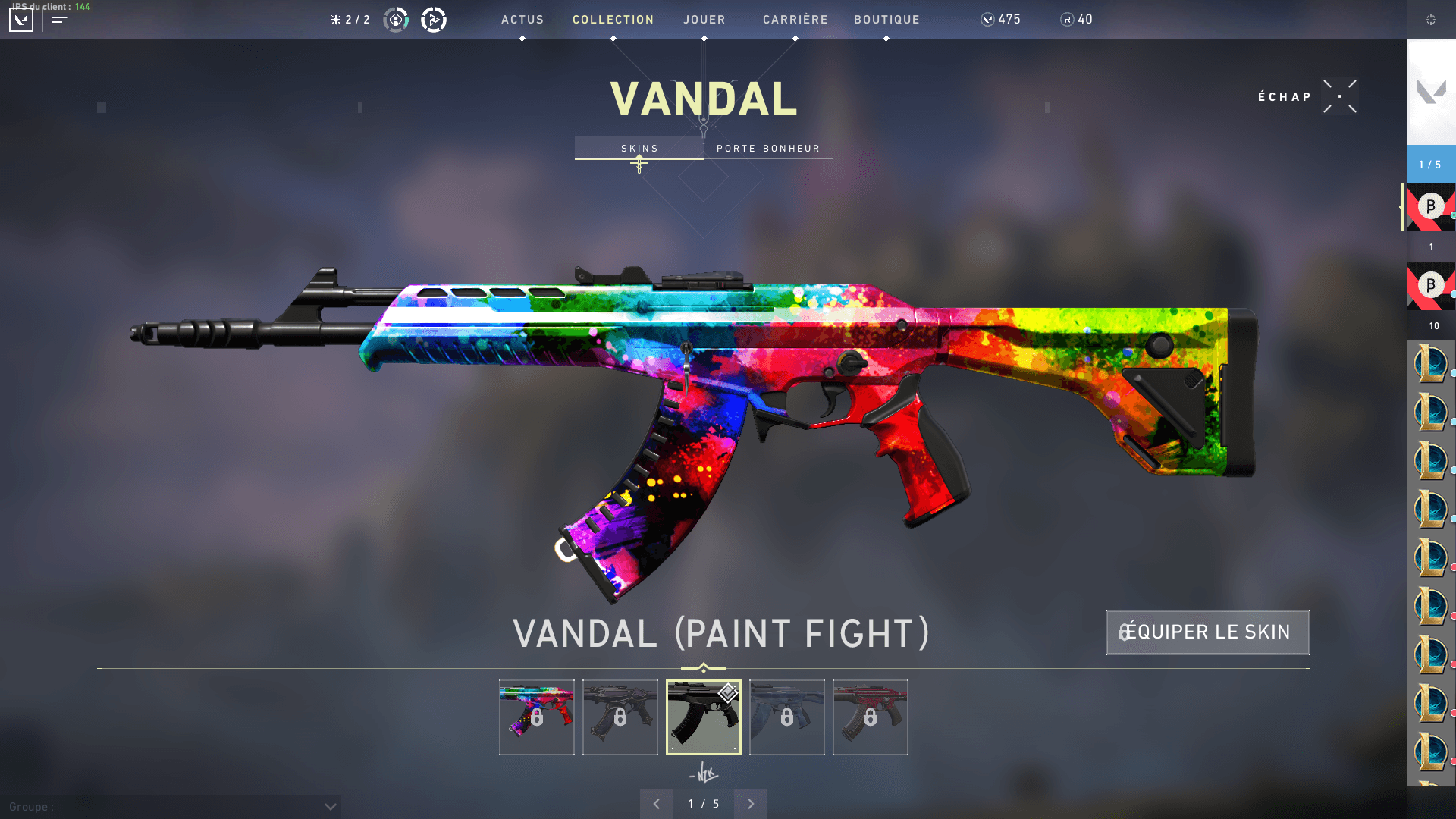This screenshot has width=1456, height=819.
Task: Open the settings gear icon
Action: pyautogui.click(x=1430, y=20)
